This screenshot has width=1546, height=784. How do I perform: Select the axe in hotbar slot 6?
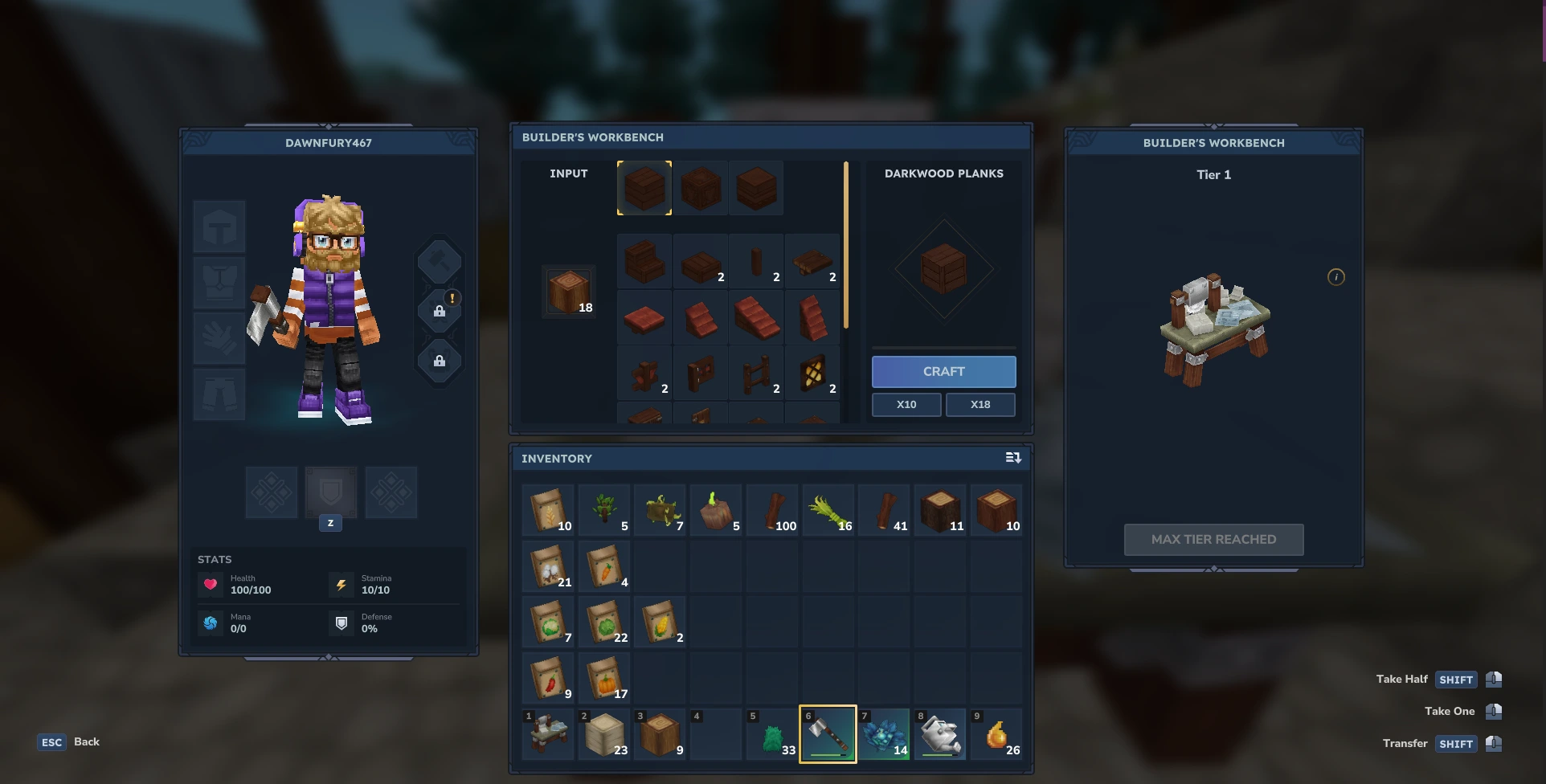(x=828, y=733)
